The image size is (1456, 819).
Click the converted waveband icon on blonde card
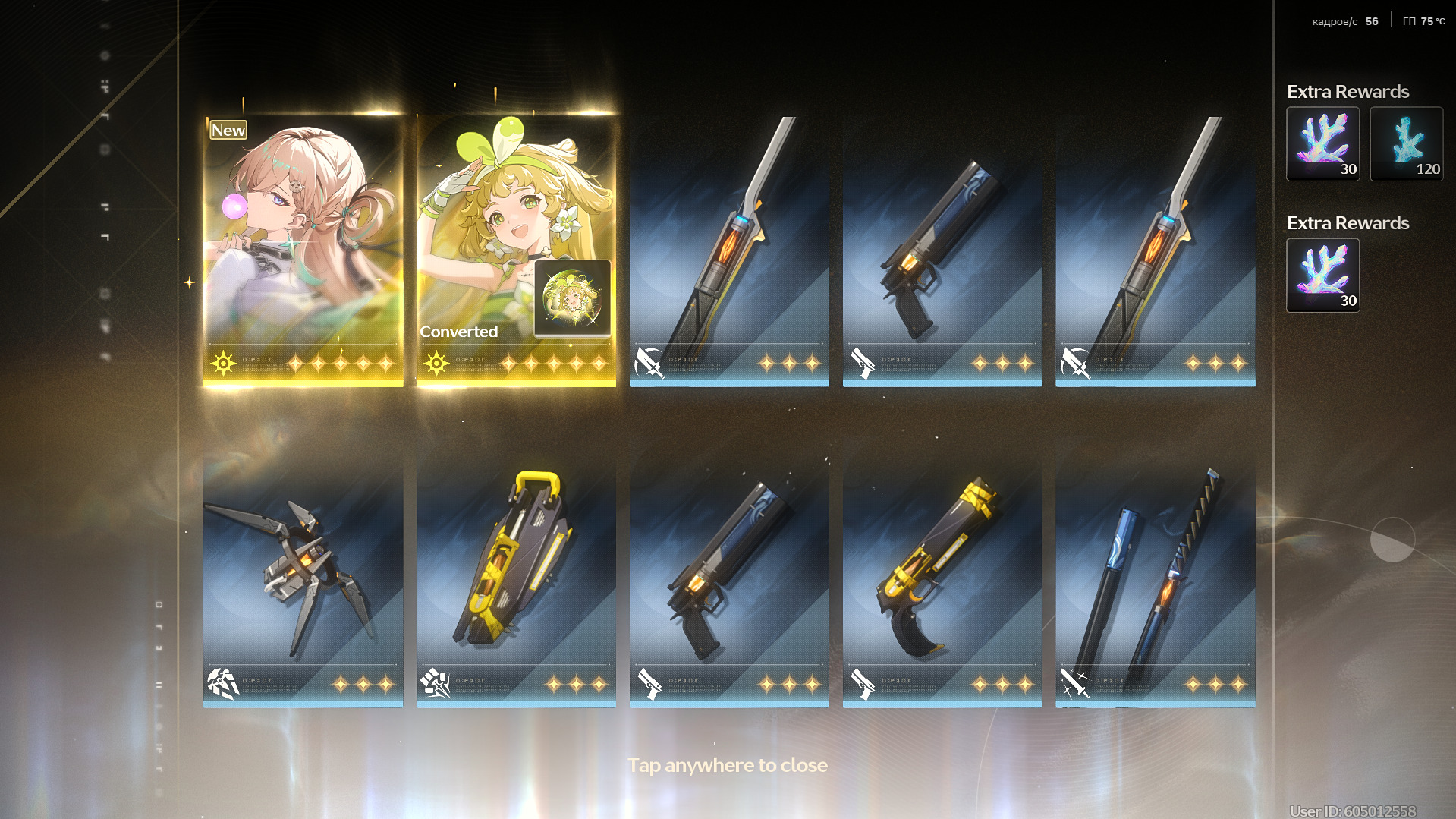point(572,298)
